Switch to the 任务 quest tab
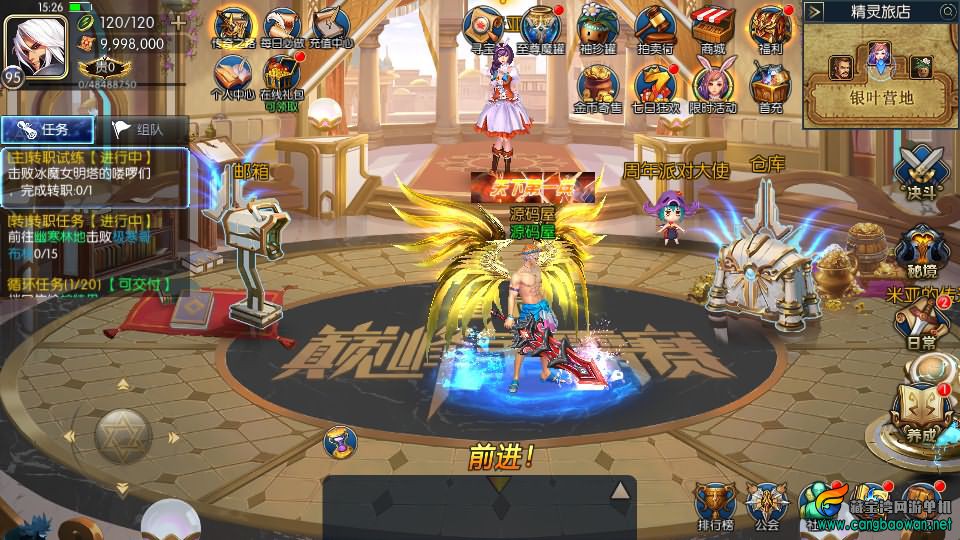 pyautogui.click(x=48, y=129)
